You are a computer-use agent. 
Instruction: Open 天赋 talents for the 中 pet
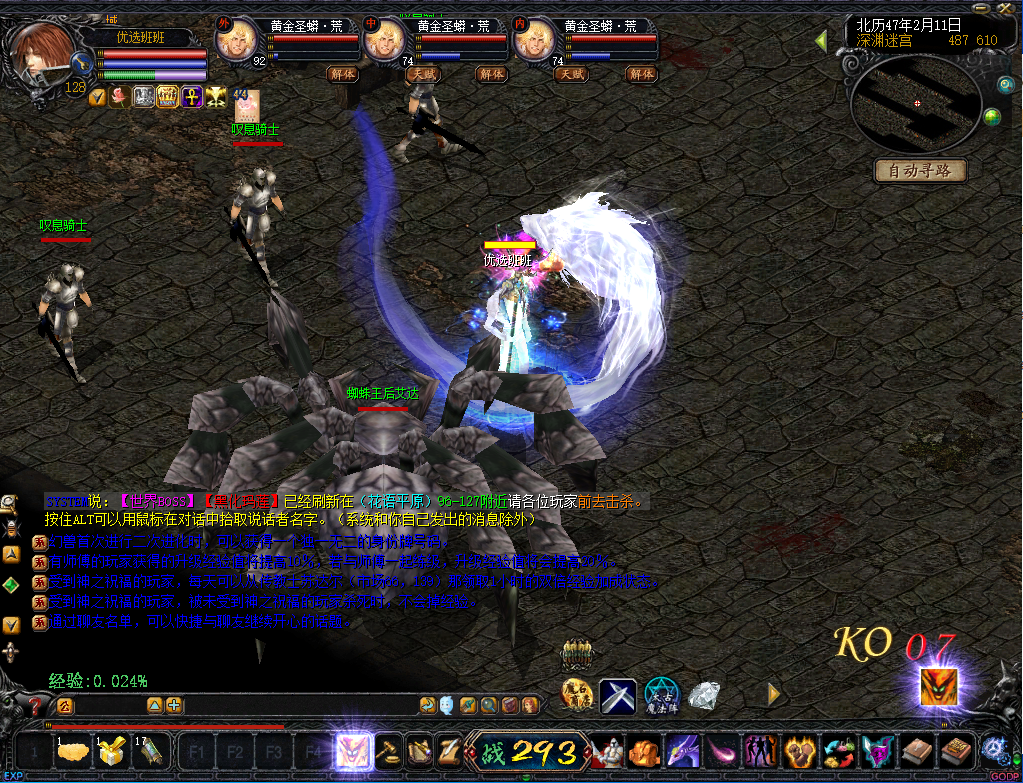point(422,73)
